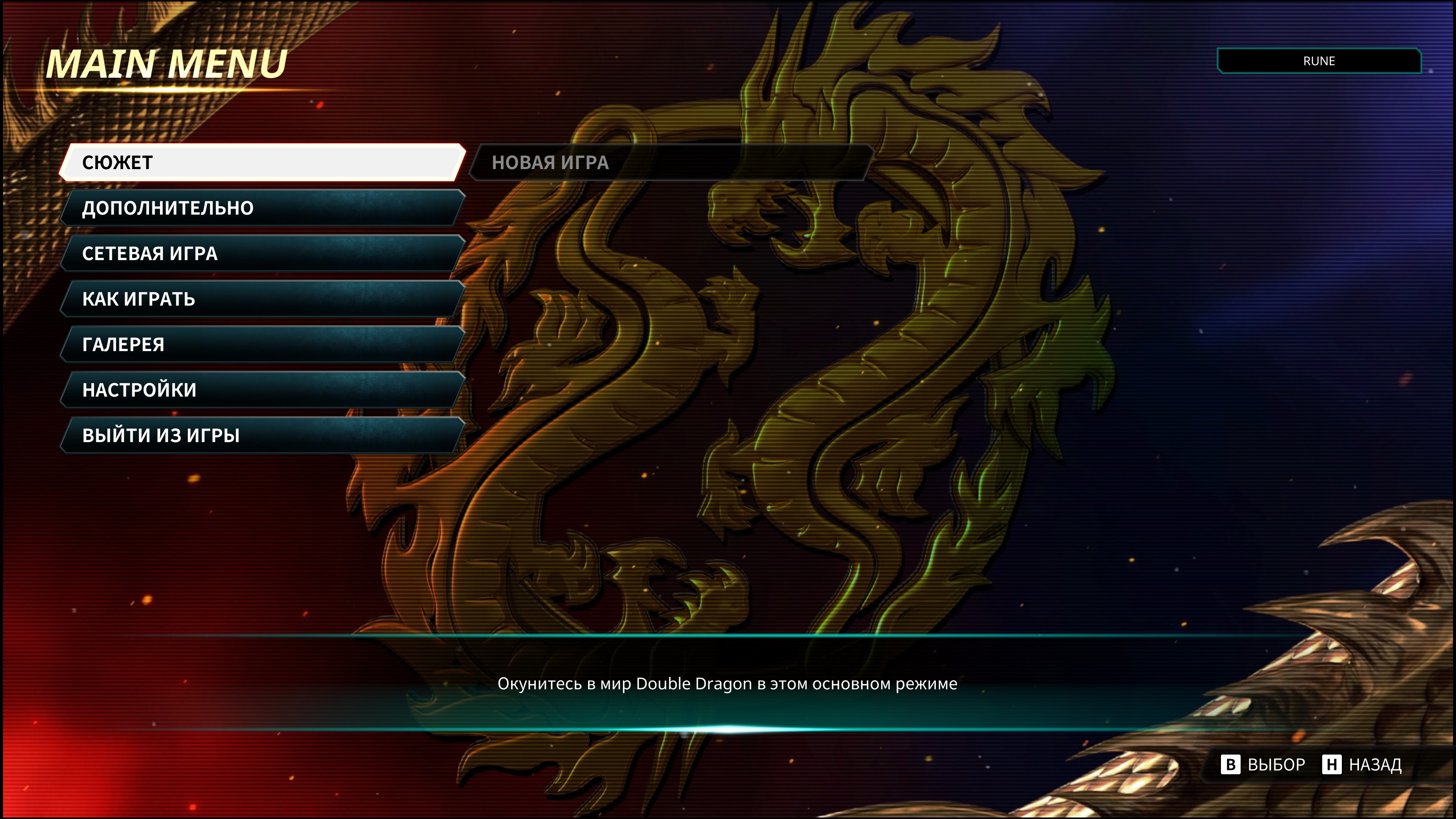Open the НАСТРОЙКИ settings menu
This screenshot has height=819, width=1456.
263,390
